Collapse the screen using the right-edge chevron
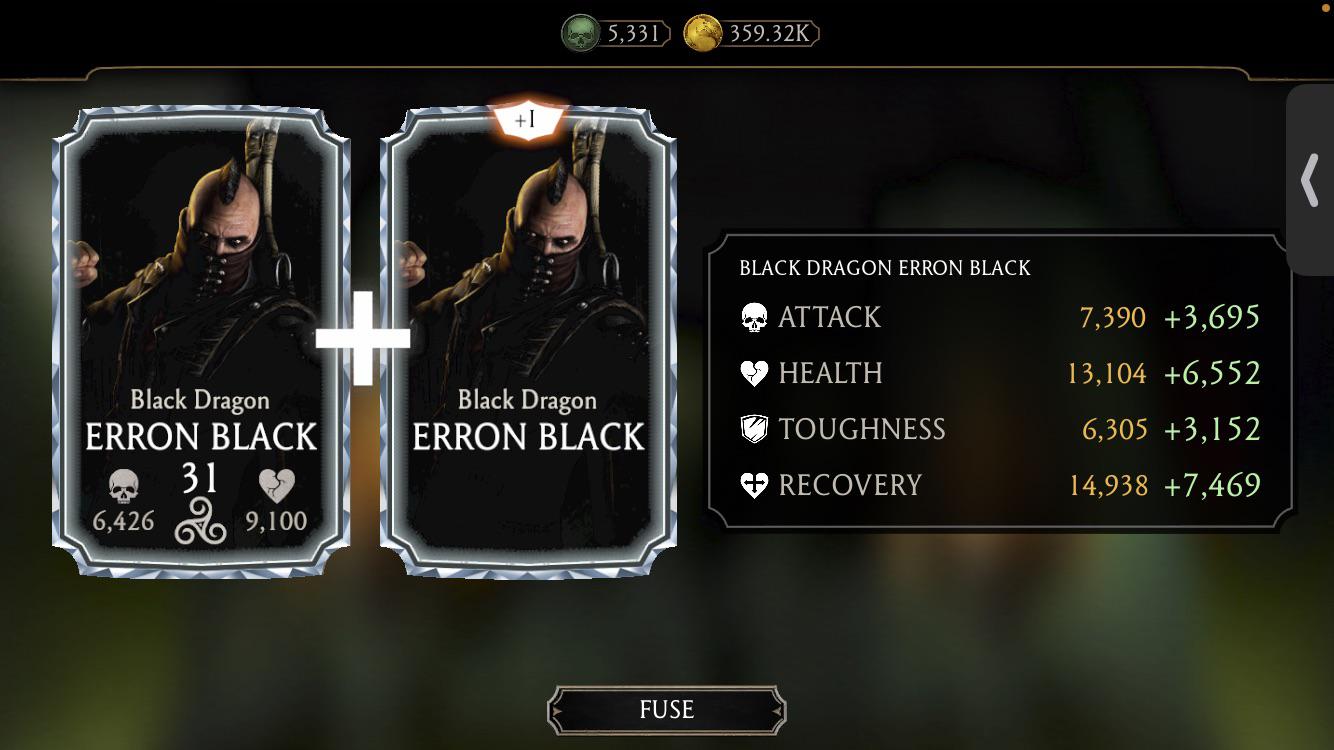 [1310, 180]
